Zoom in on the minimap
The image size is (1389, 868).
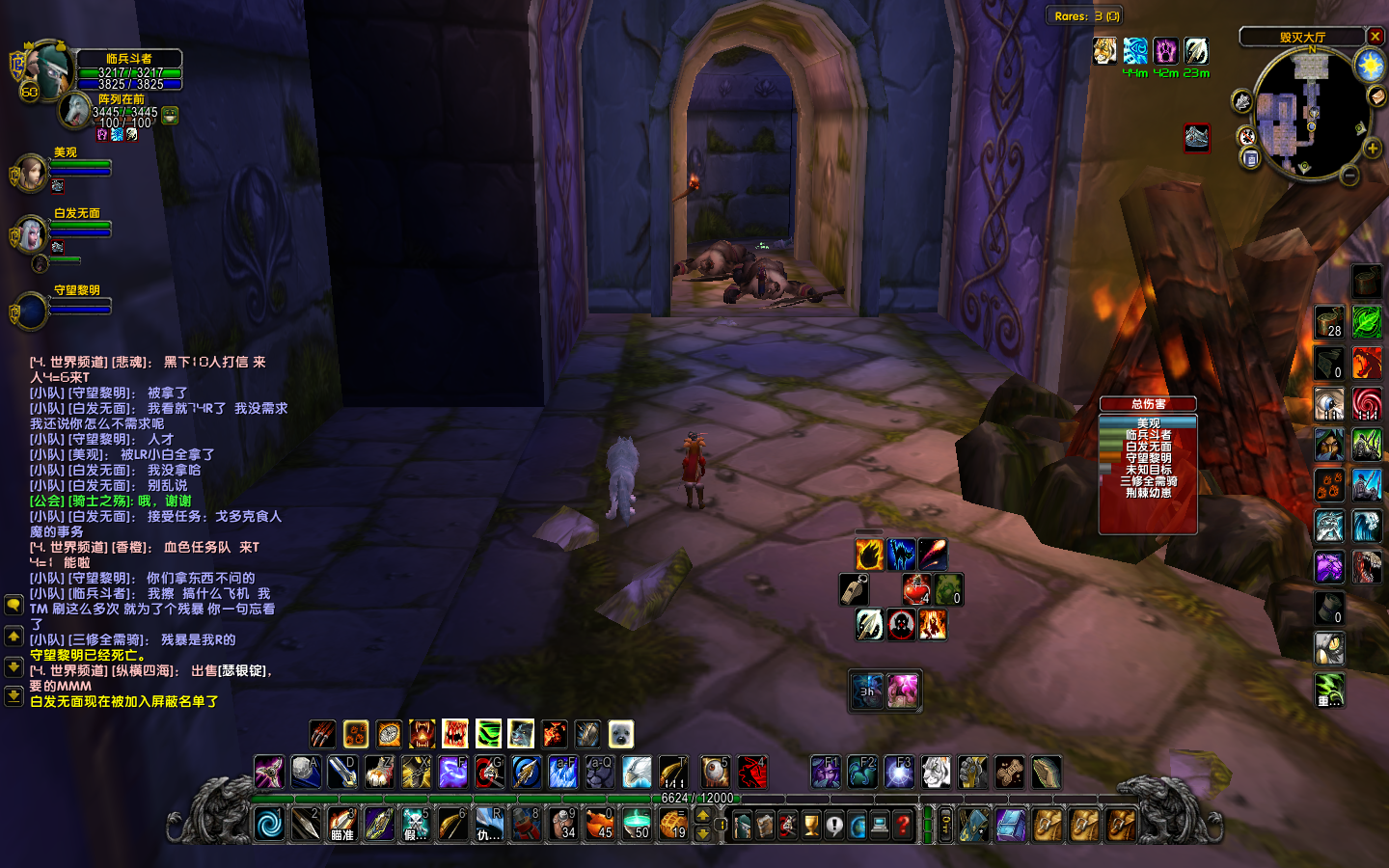1372,149
